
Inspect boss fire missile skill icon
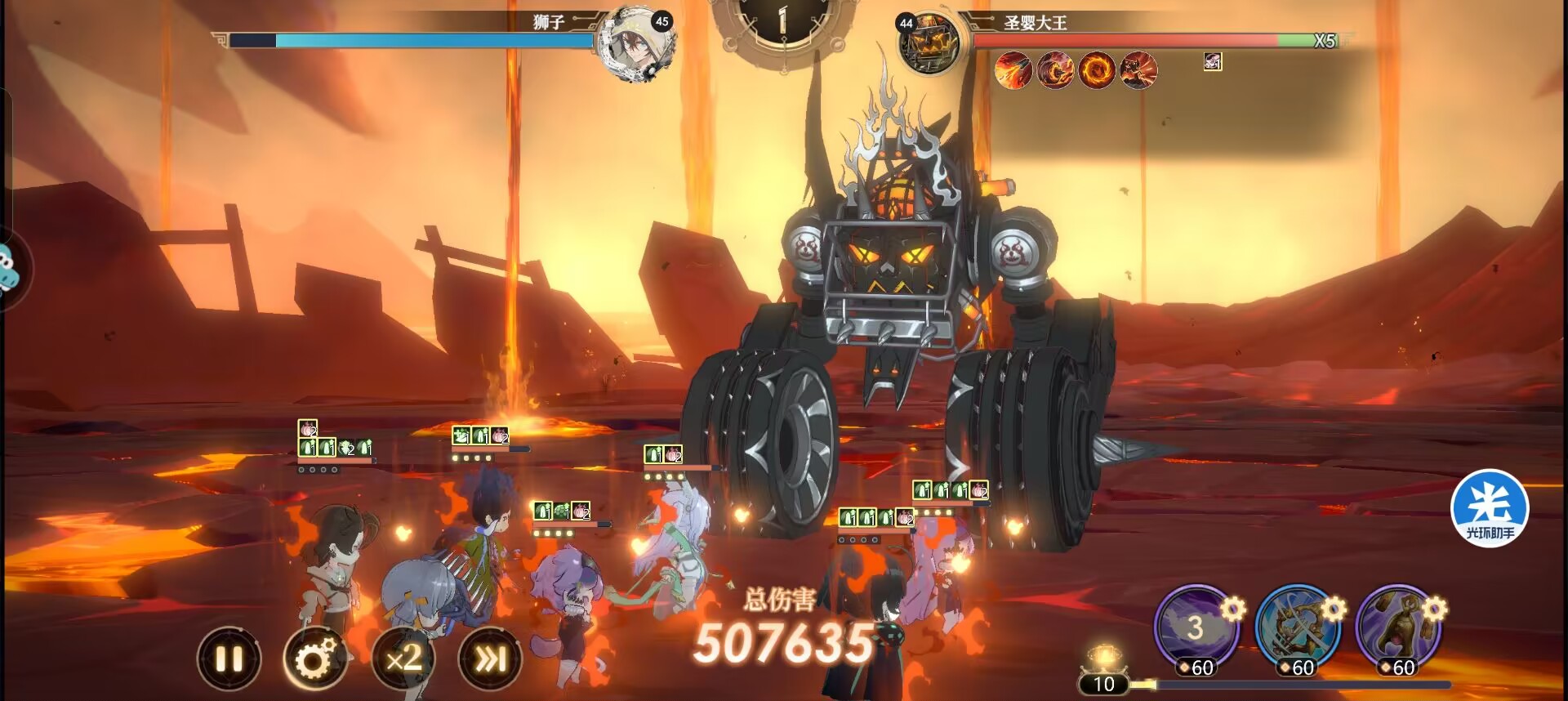pos(1013,70)
